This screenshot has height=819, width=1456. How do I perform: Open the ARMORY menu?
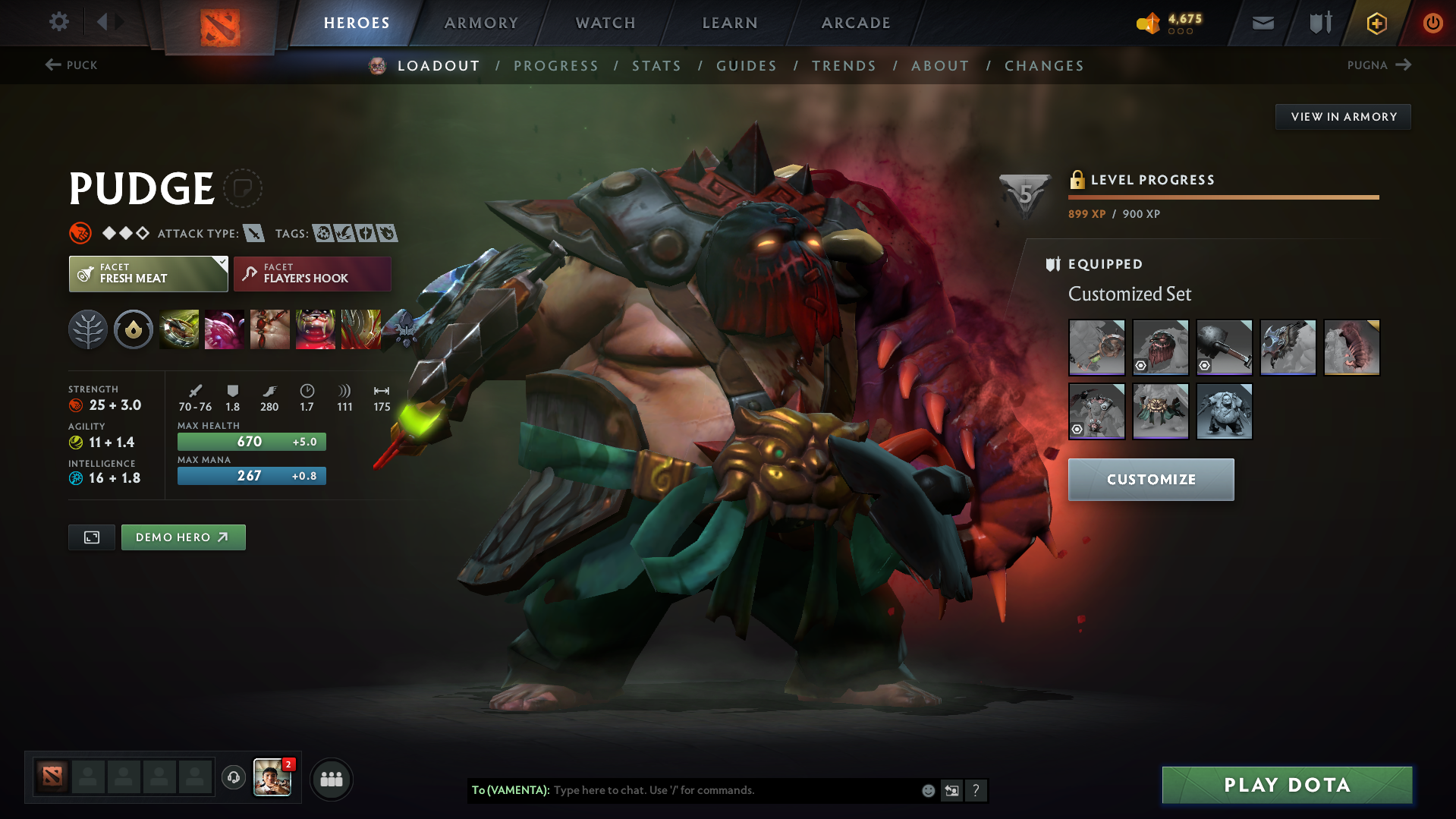click(481, 23)
